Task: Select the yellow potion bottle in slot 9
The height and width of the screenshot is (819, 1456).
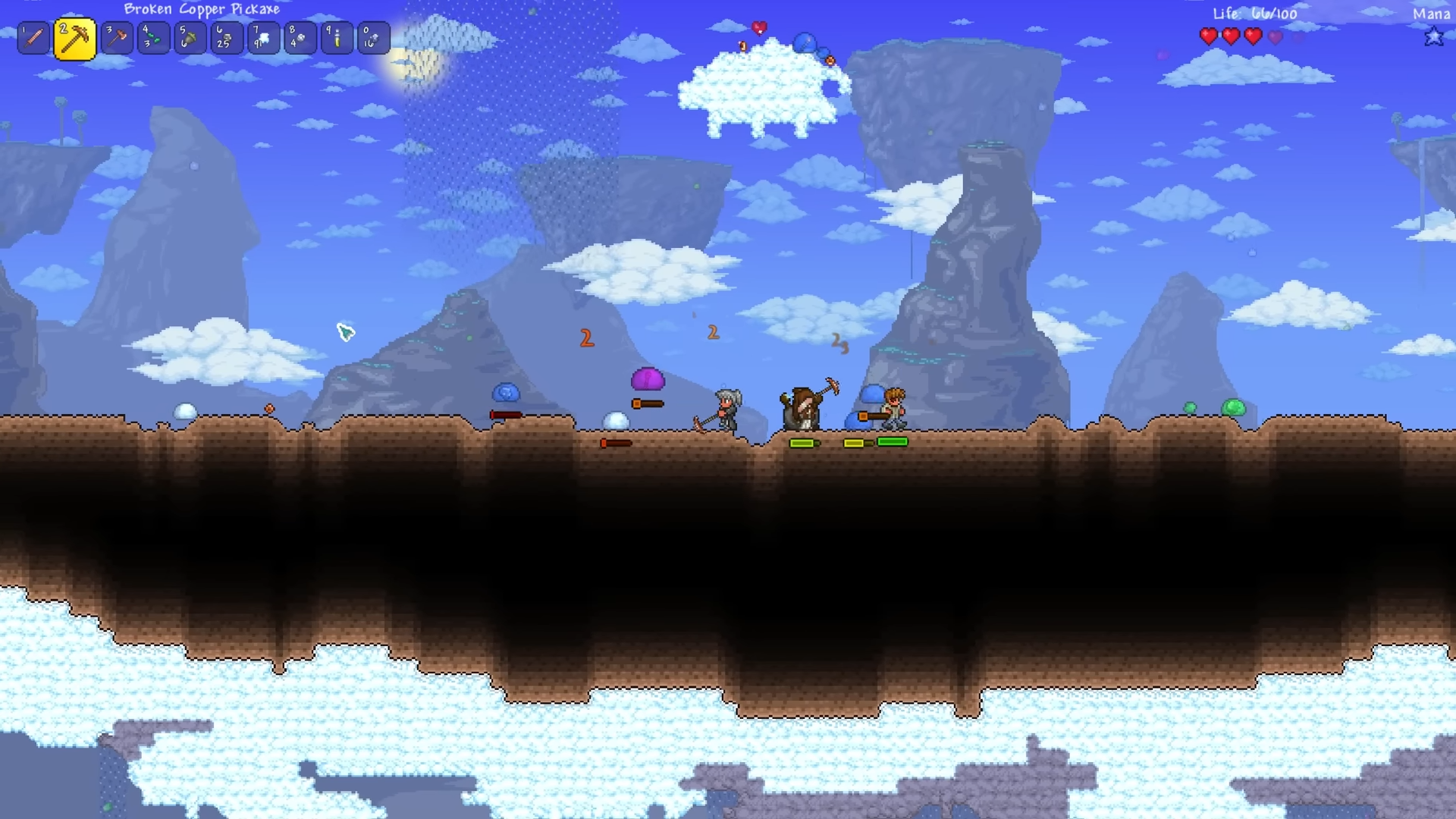Action: pyautogui.click(x=337, y=38)
